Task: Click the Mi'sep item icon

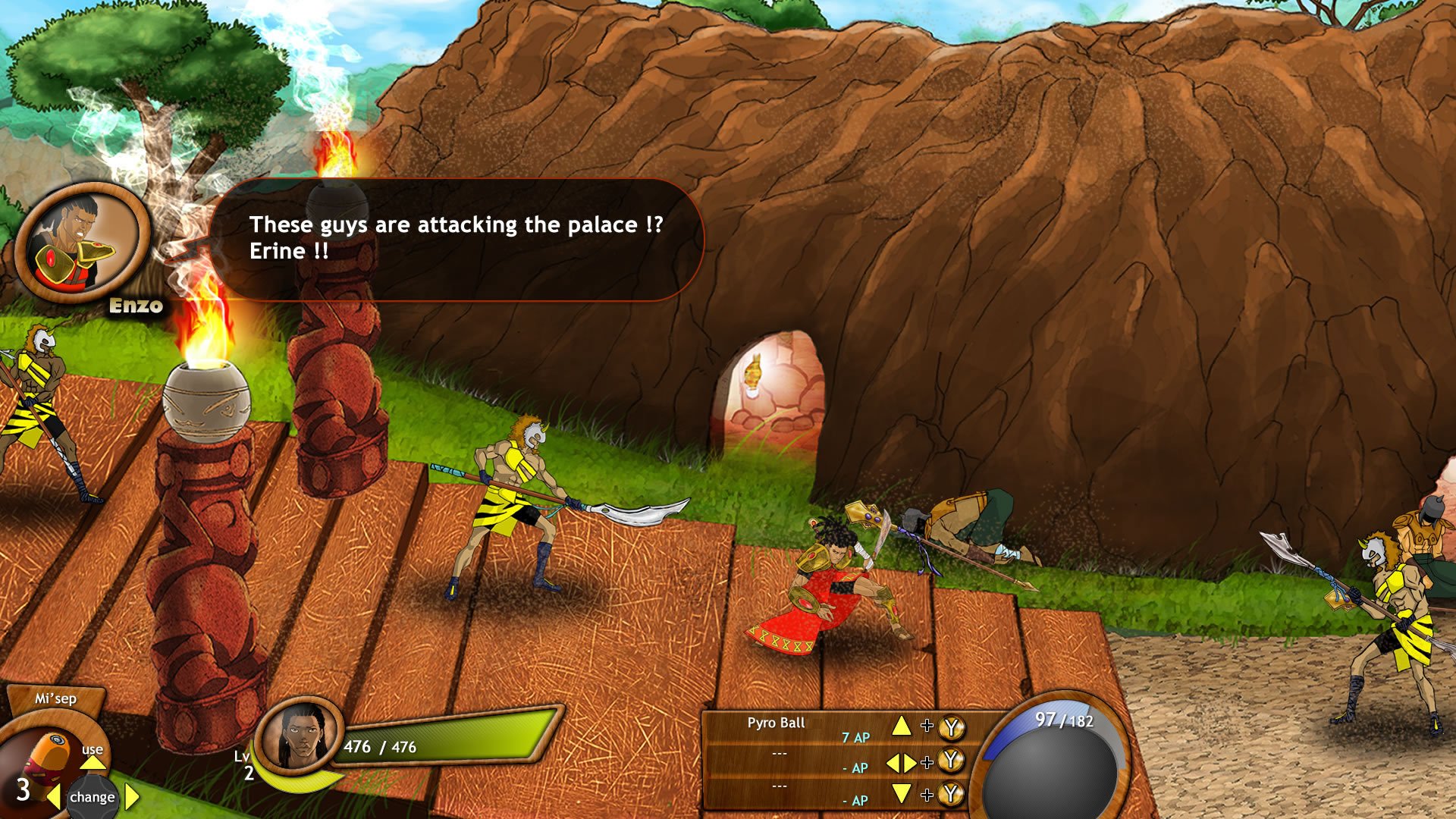Action: click(47, 751)
